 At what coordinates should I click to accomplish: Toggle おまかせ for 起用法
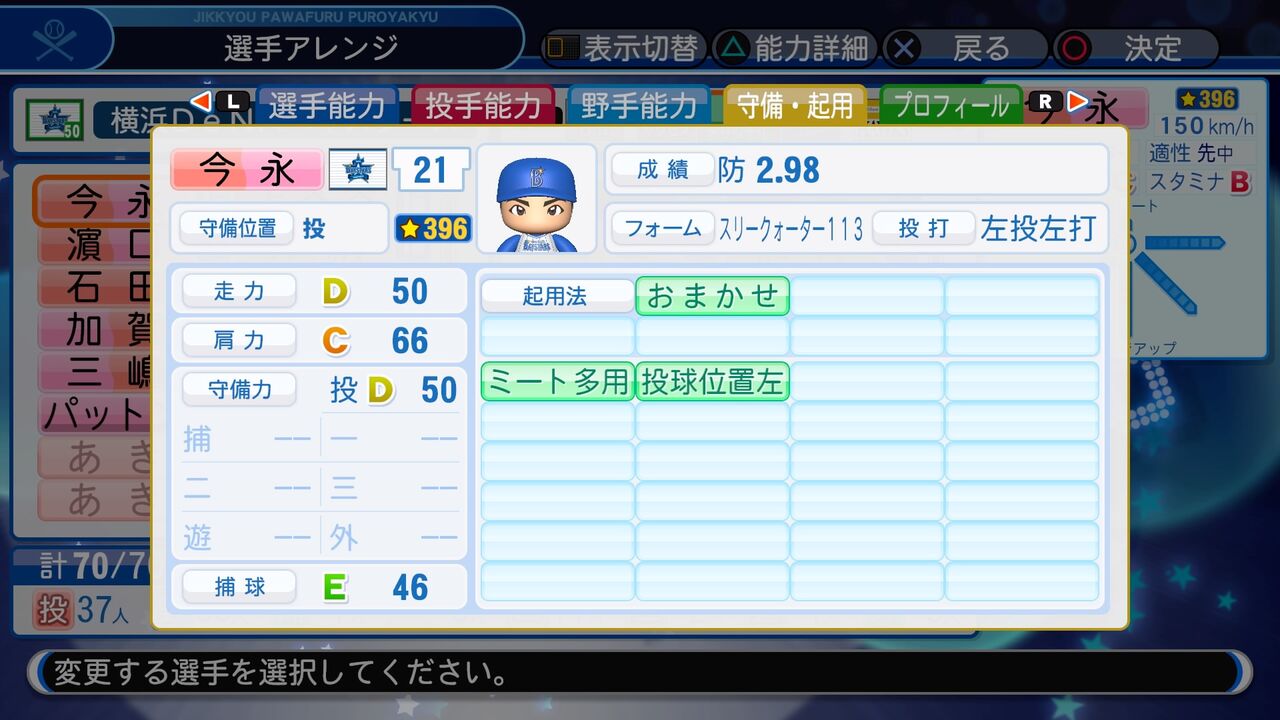pyautogui.click(x=711, y=295)
